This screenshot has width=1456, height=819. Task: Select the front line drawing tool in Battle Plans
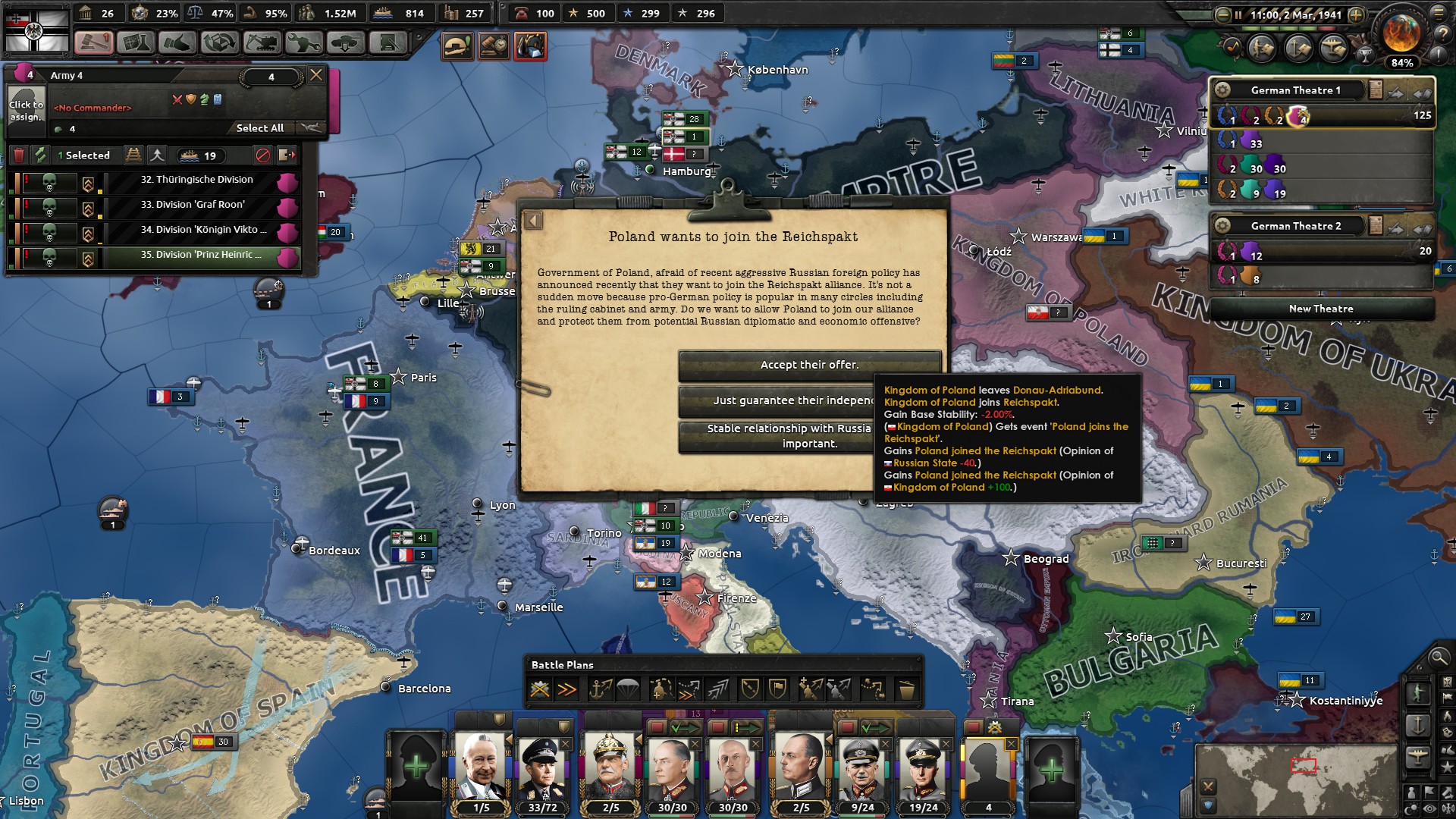751,689
